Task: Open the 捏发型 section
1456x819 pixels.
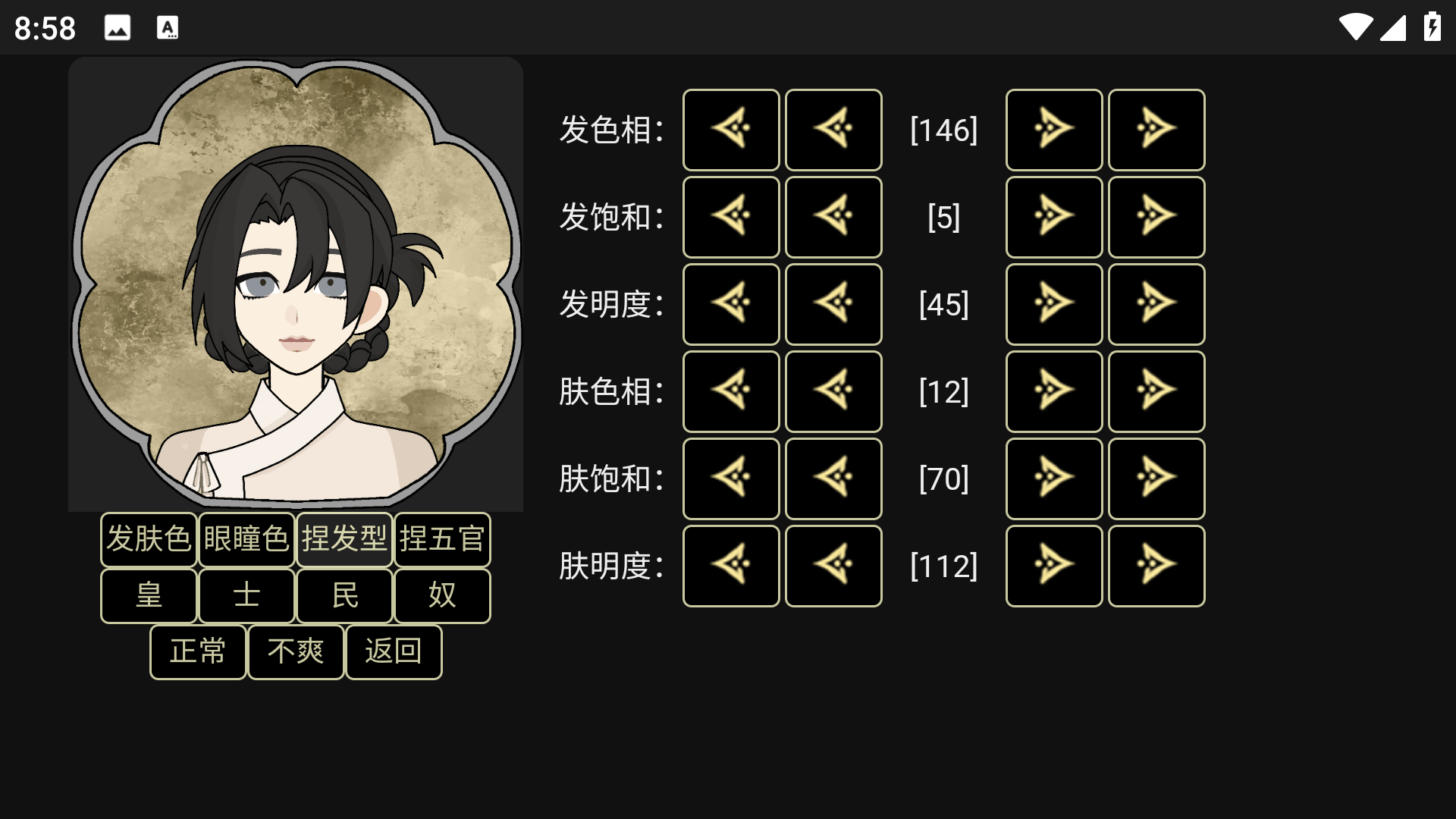Action: coord(344,539)
